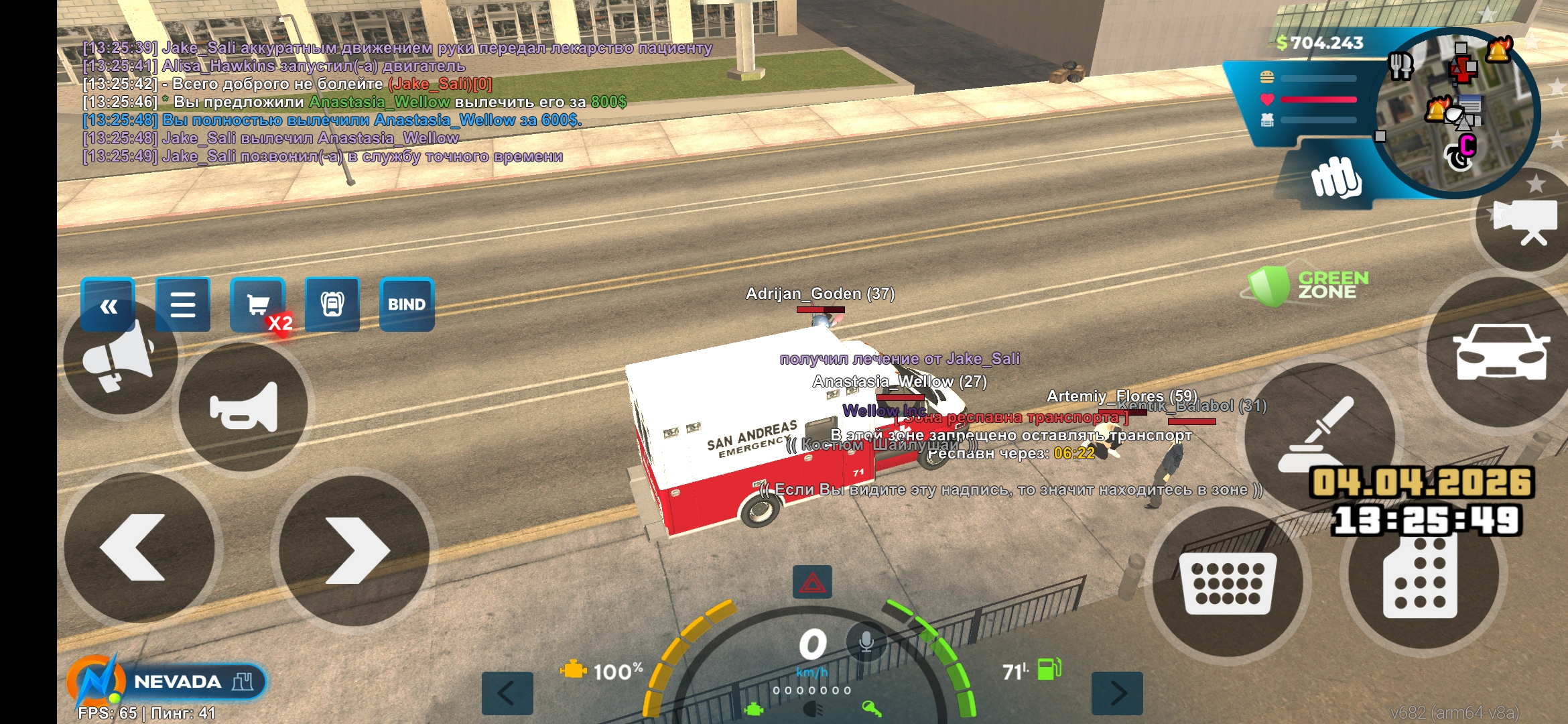Honk the horn button

point(243,407)
